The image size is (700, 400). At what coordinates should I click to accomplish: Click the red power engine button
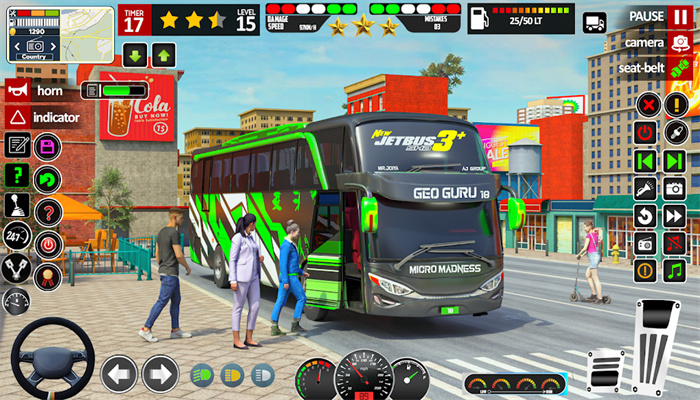point(647,133)
